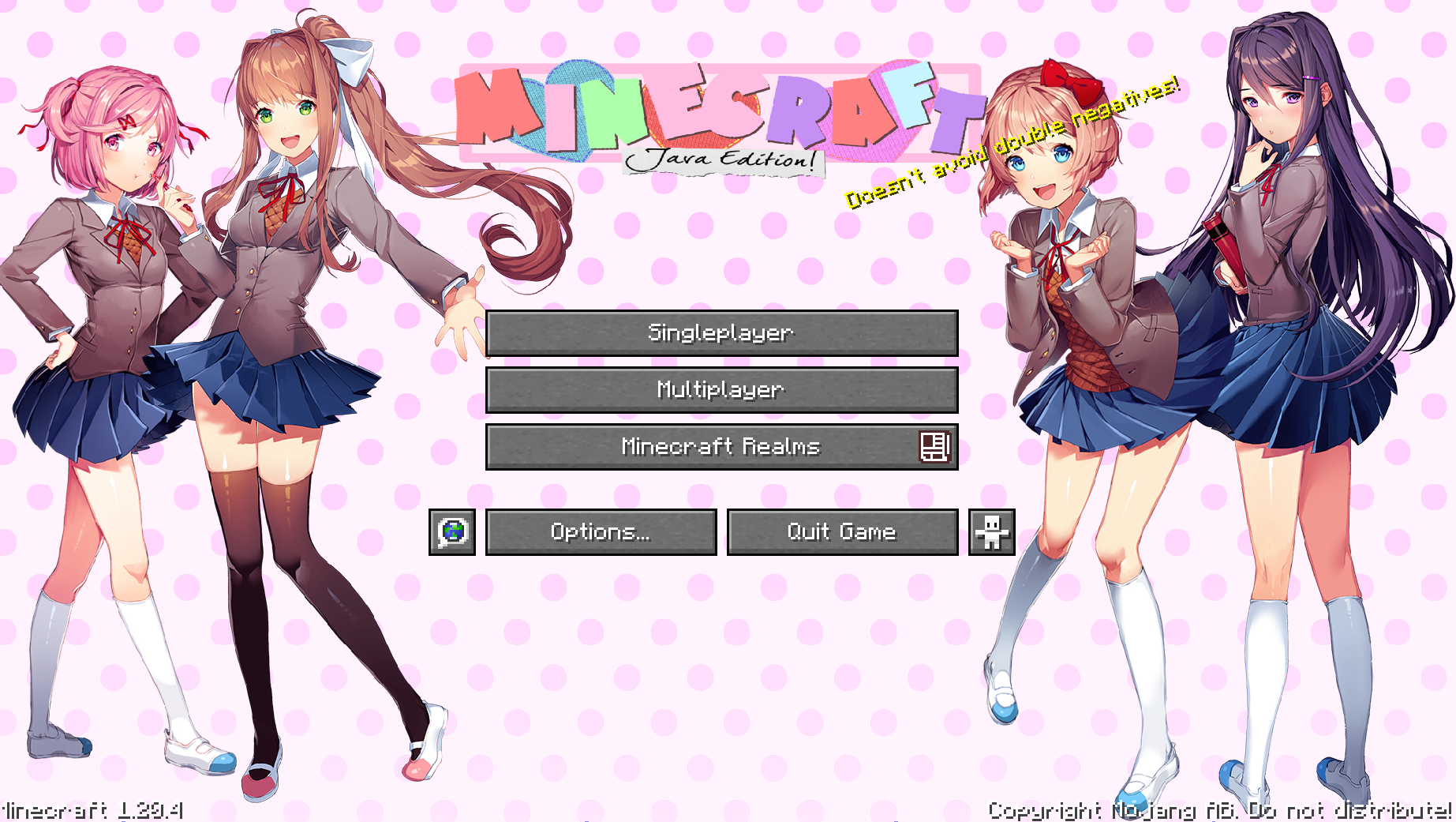Click the Copyright Mojang AB notice

coord(1219,808)
